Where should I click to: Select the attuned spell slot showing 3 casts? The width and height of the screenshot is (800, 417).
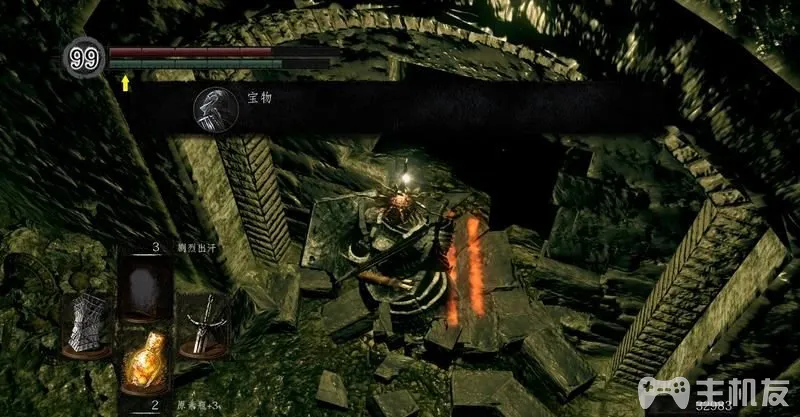click(146, 285)
